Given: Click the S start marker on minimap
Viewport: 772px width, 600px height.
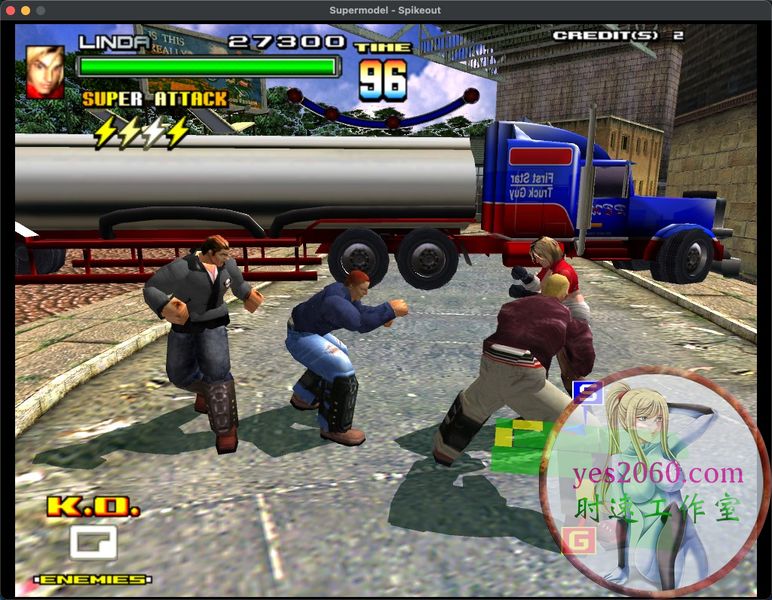Looking at the screenshot, I should [x=588, y=392].
